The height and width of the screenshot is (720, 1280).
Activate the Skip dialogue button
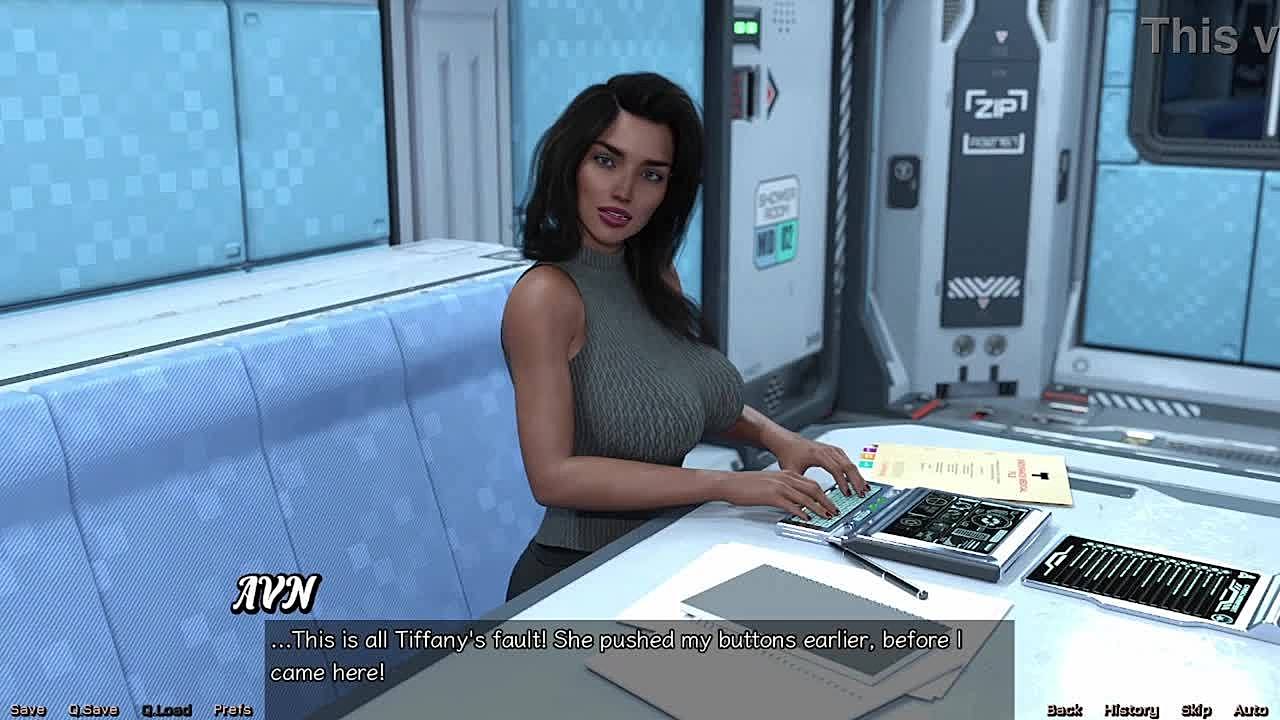click(x=1196, y=710)
